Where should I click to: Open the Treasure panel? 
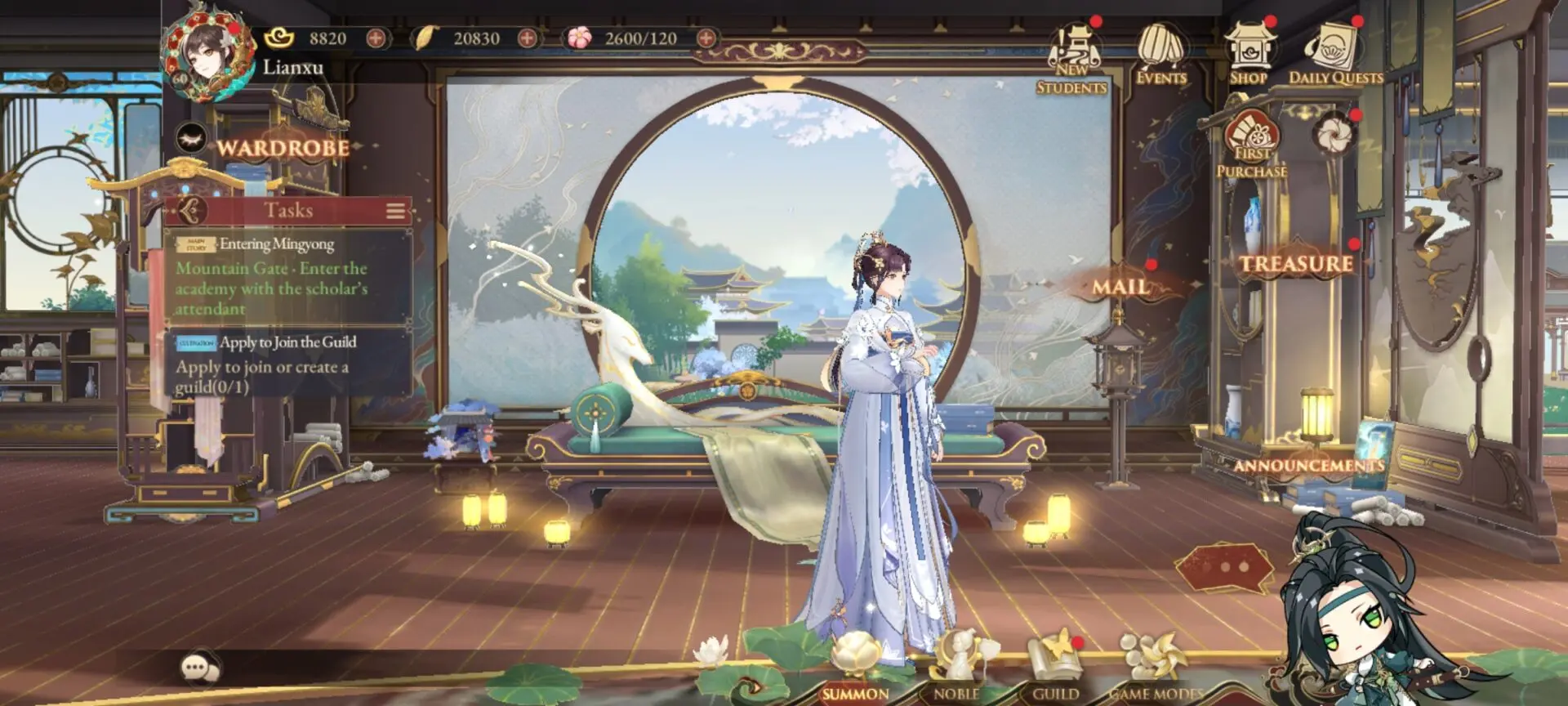click(1294, 263)
